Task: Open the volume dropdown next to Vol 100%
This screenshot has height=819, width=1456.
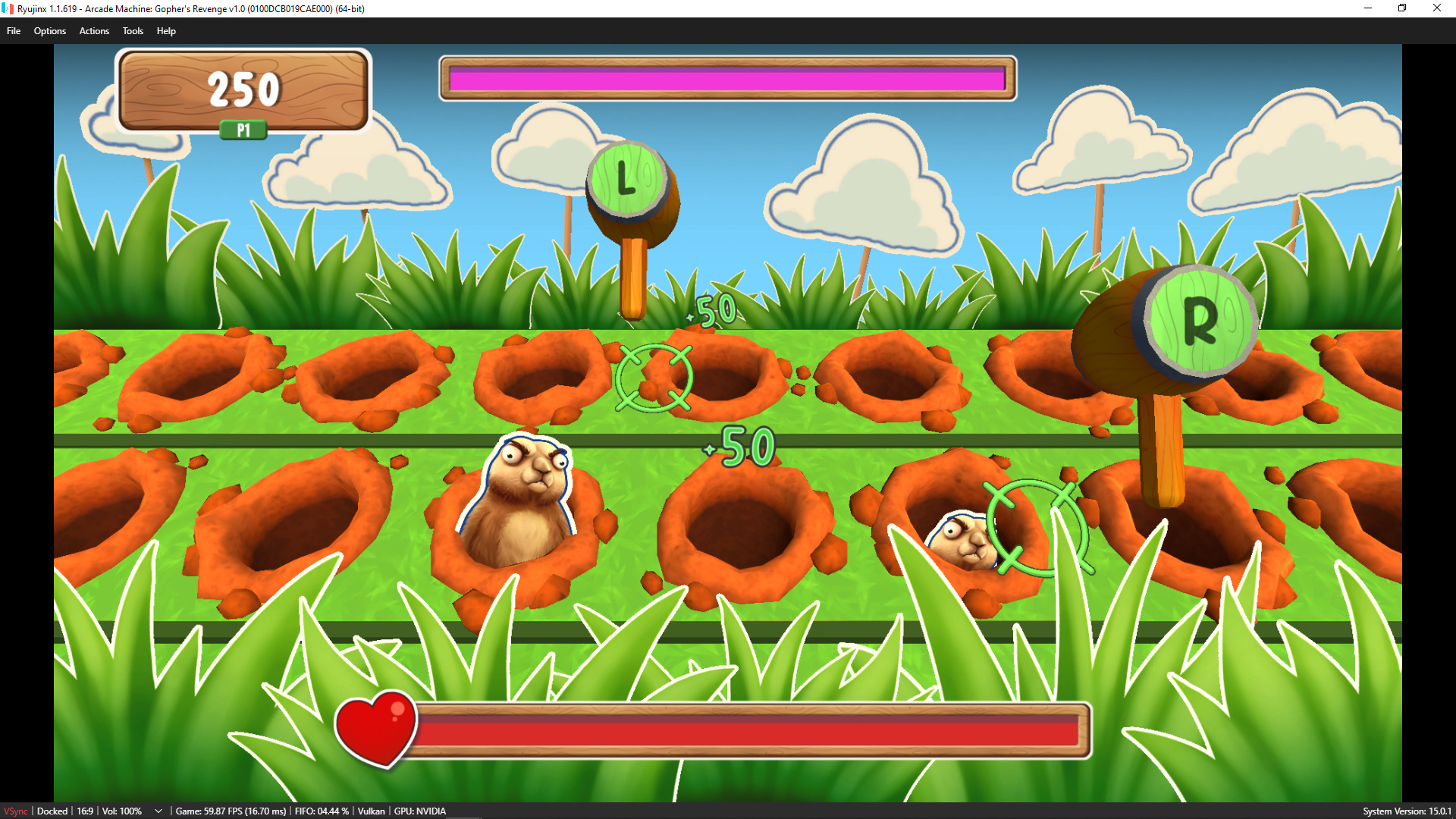Action: pos(158,811)
